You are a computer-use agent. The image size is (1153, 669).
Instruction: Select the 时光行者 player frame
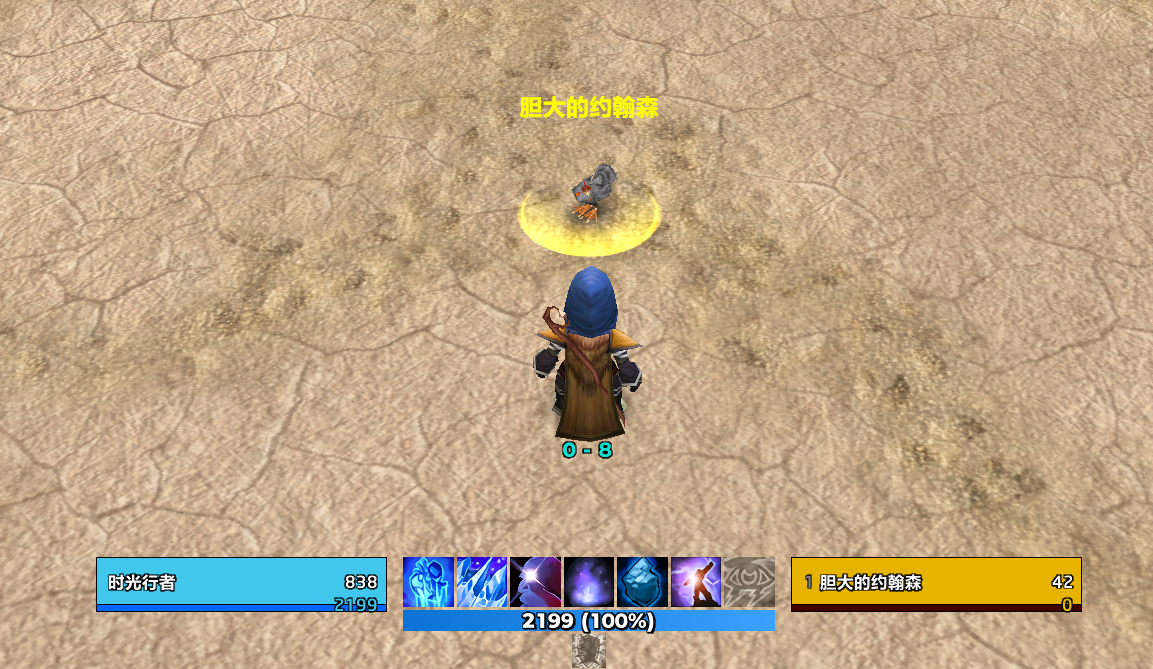pos(241,584)
